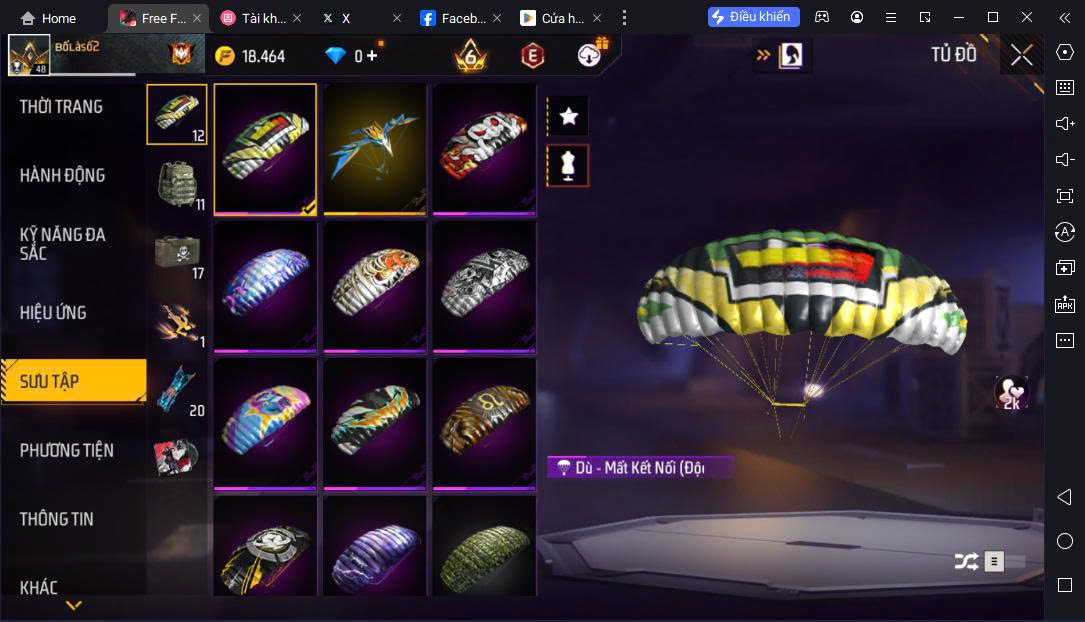This screenshot has width=1085, height=622.
Task: Open the THỜI TRANG category
Action: click(x=61, y=107)
